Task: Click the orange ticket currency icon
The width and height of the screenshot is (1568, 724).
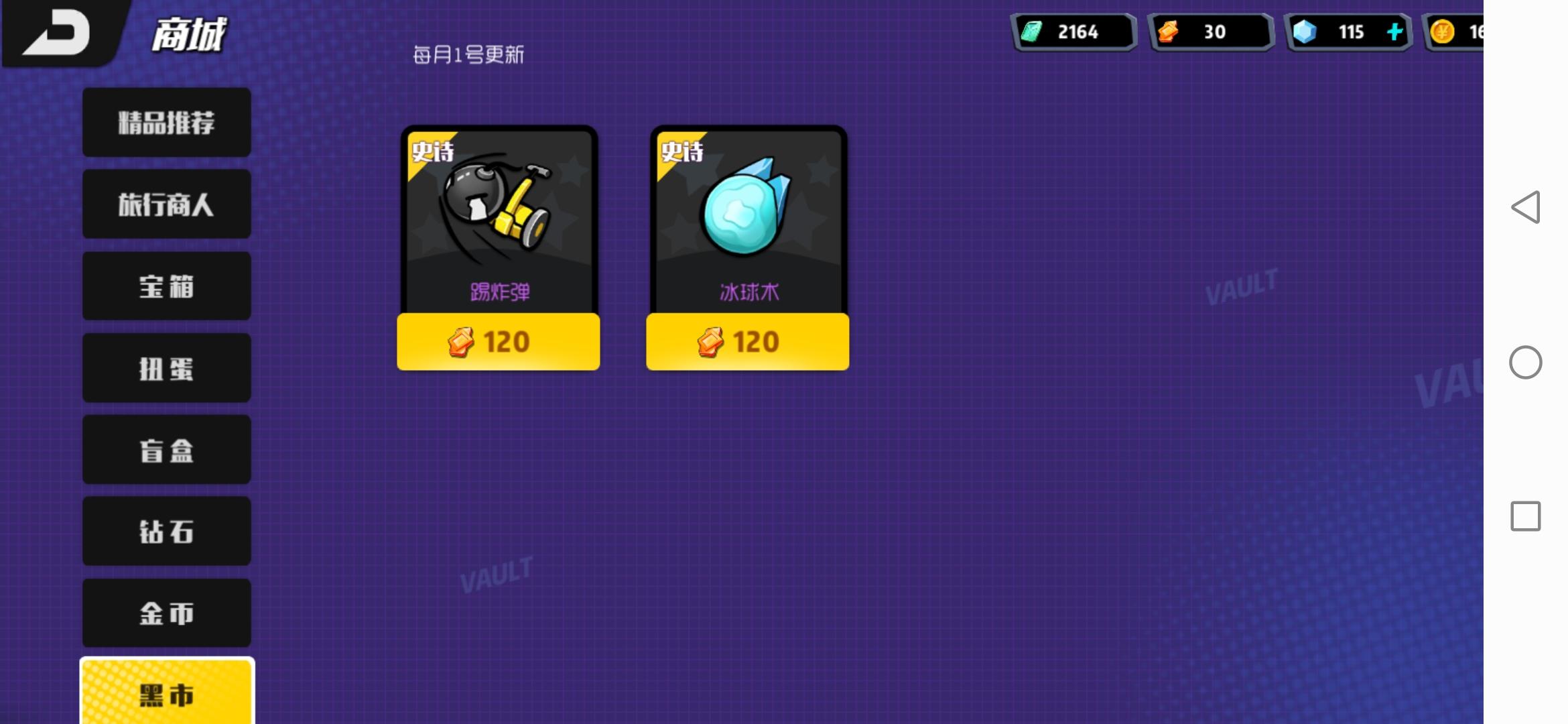Action: (1170, 31)
